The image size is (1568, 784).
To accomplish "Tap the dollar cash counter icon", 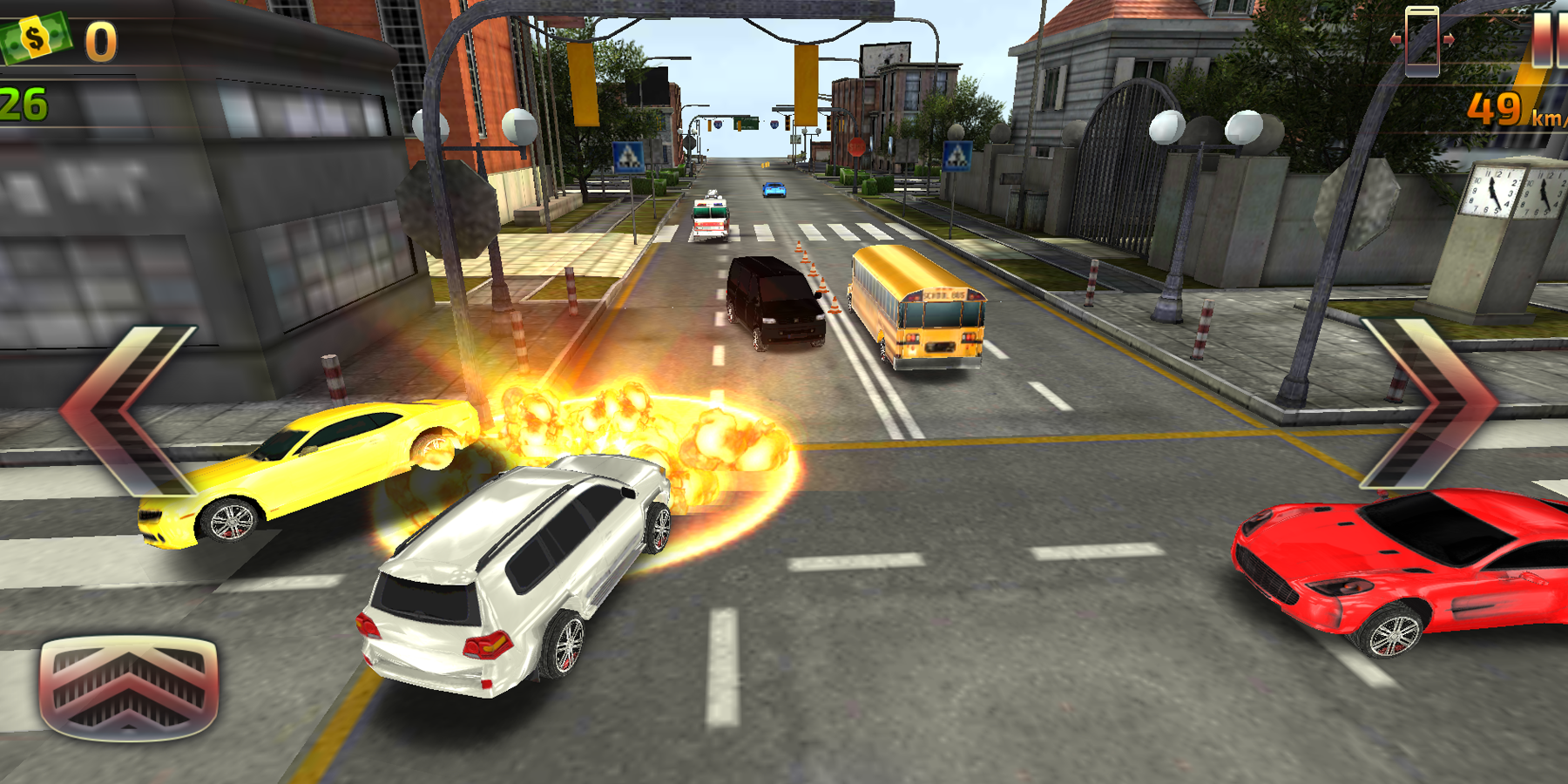I will coord(35,37).
